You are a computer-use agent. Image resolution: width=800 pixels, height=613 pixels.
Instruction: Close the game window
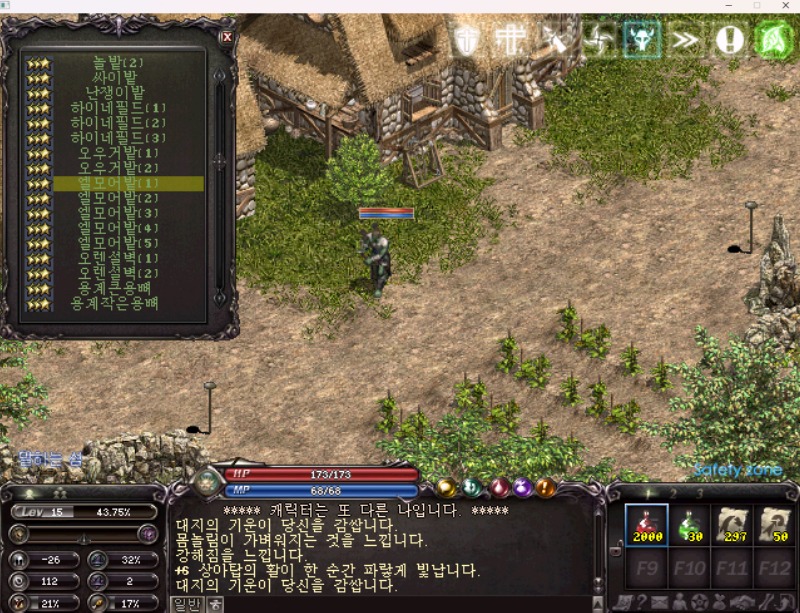(783, 6)
